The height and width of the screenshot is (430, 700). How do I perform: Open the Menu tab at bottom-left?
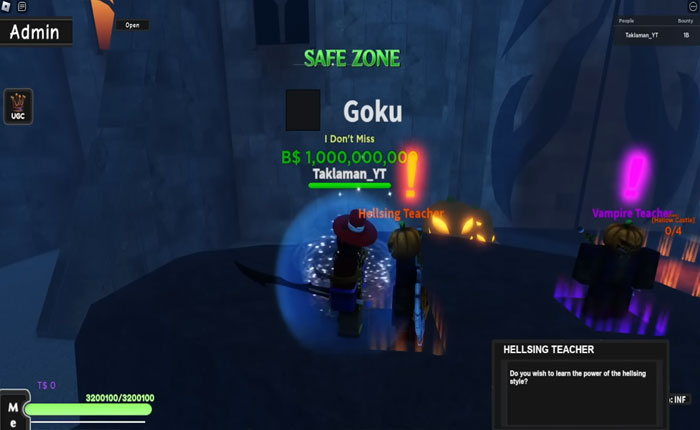[x=12, y=411]
